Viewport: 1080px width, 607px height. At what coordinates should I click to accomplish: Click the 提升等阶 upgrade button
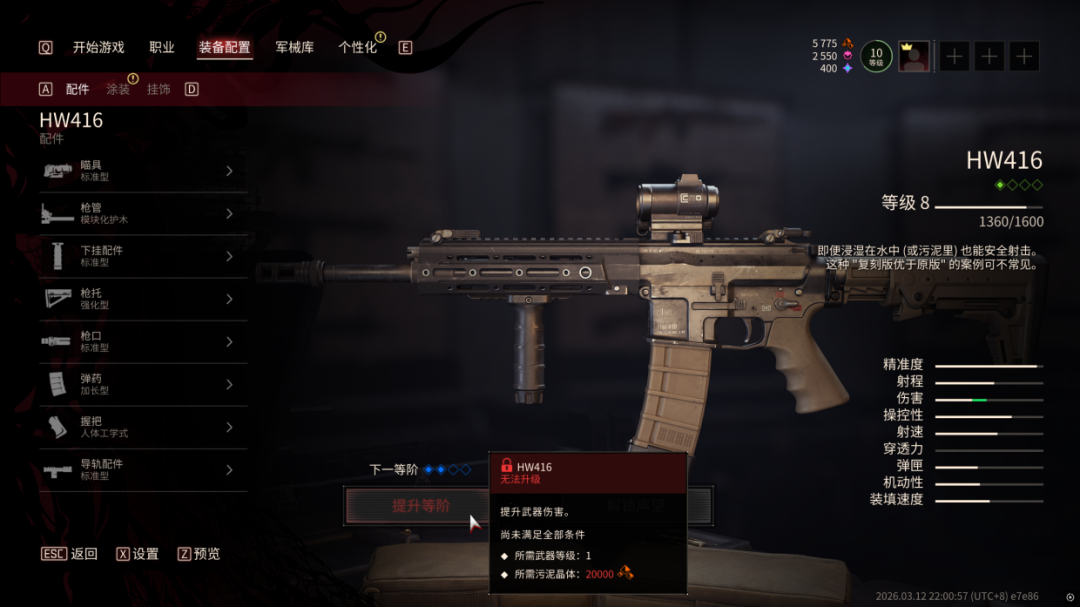pyautogui.click(x=420, y=506)
